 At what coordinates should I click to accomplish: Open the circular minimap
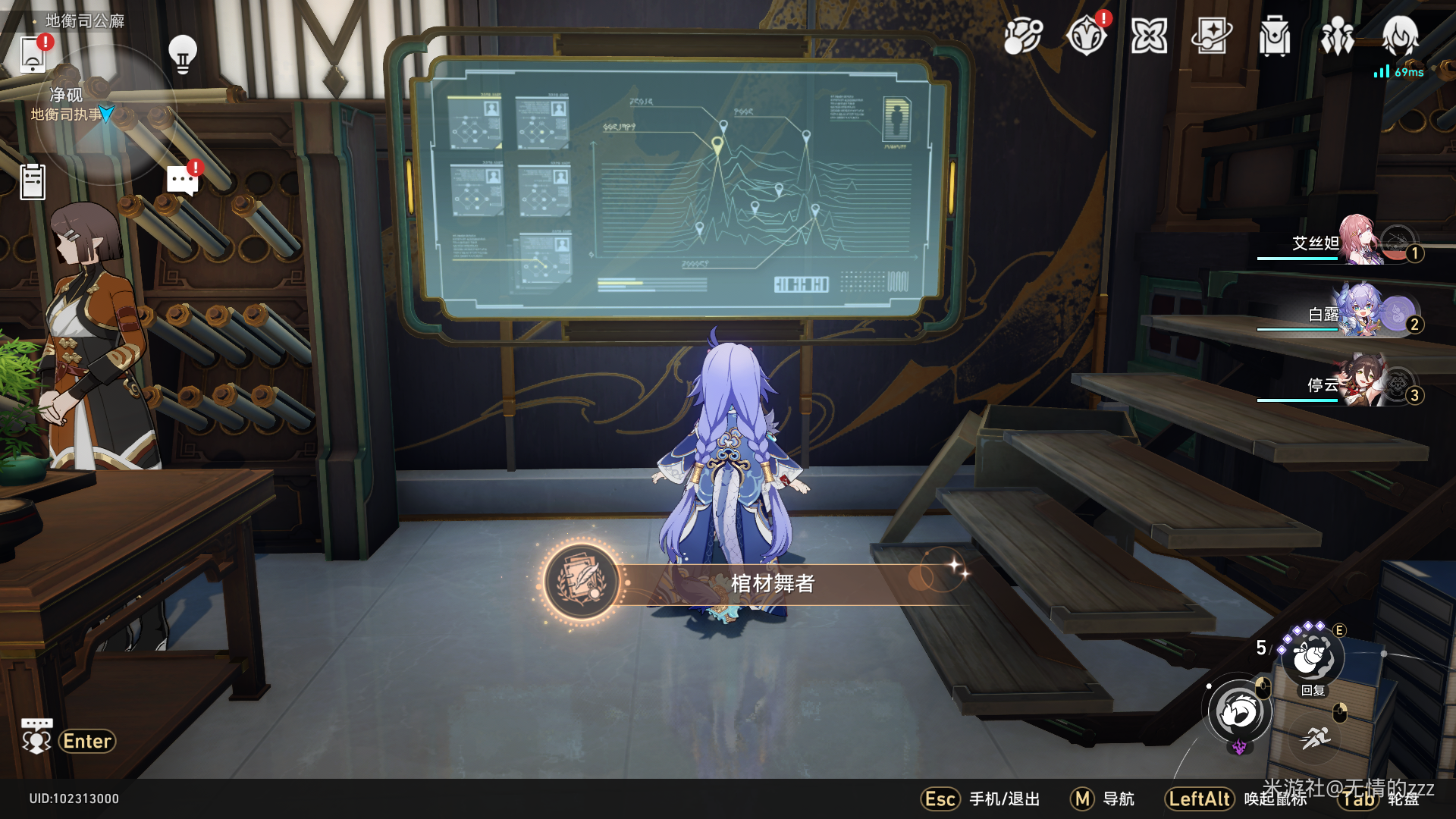[105, 114]
